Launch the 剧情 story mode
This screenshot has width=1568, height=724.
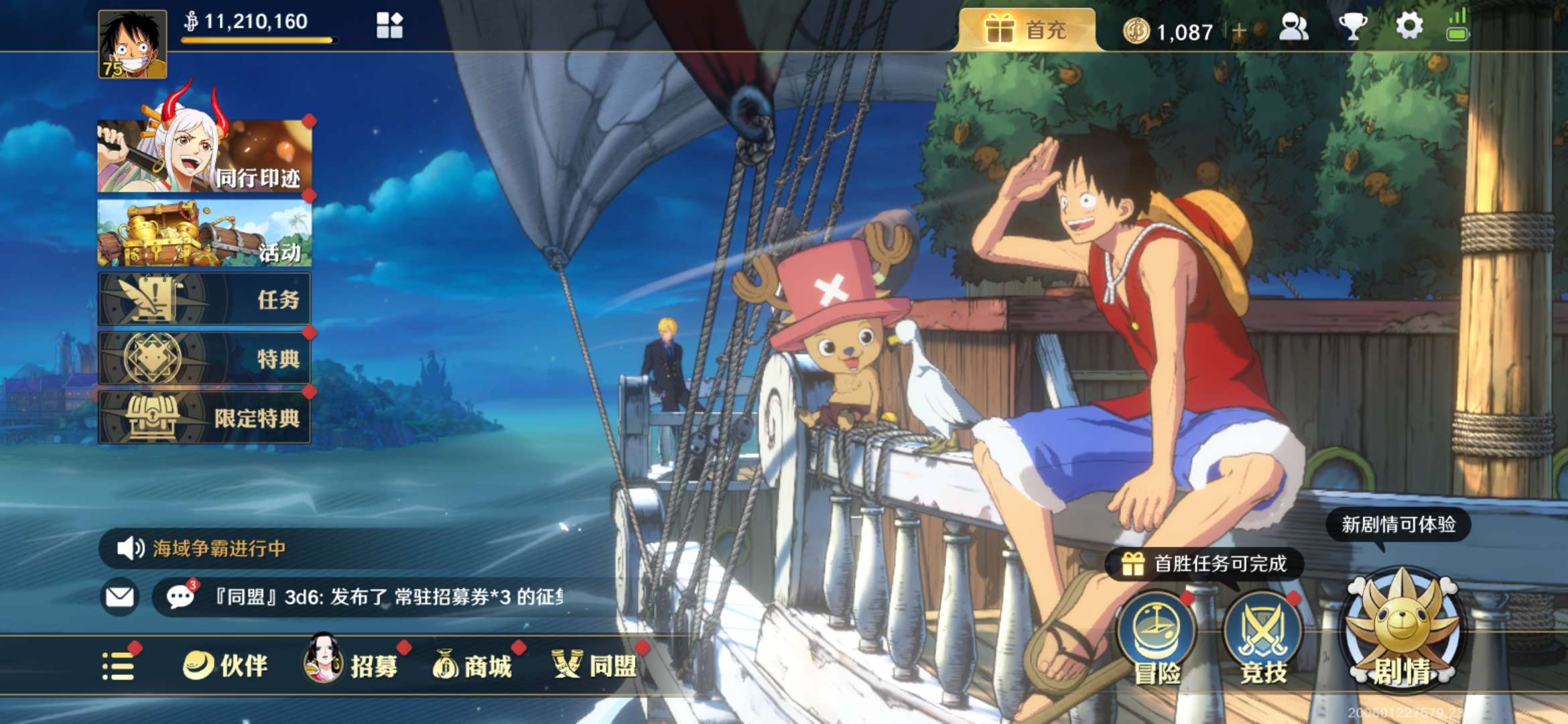coord(1402,633)
